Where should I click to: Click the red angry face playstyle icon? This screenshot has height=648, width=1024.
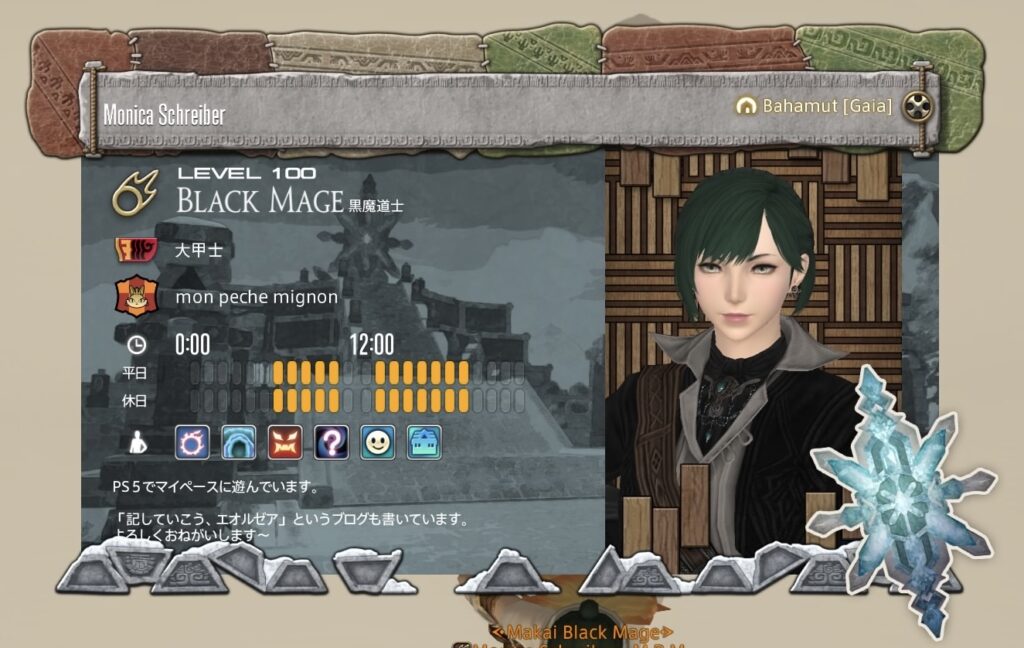coord(285,441)
